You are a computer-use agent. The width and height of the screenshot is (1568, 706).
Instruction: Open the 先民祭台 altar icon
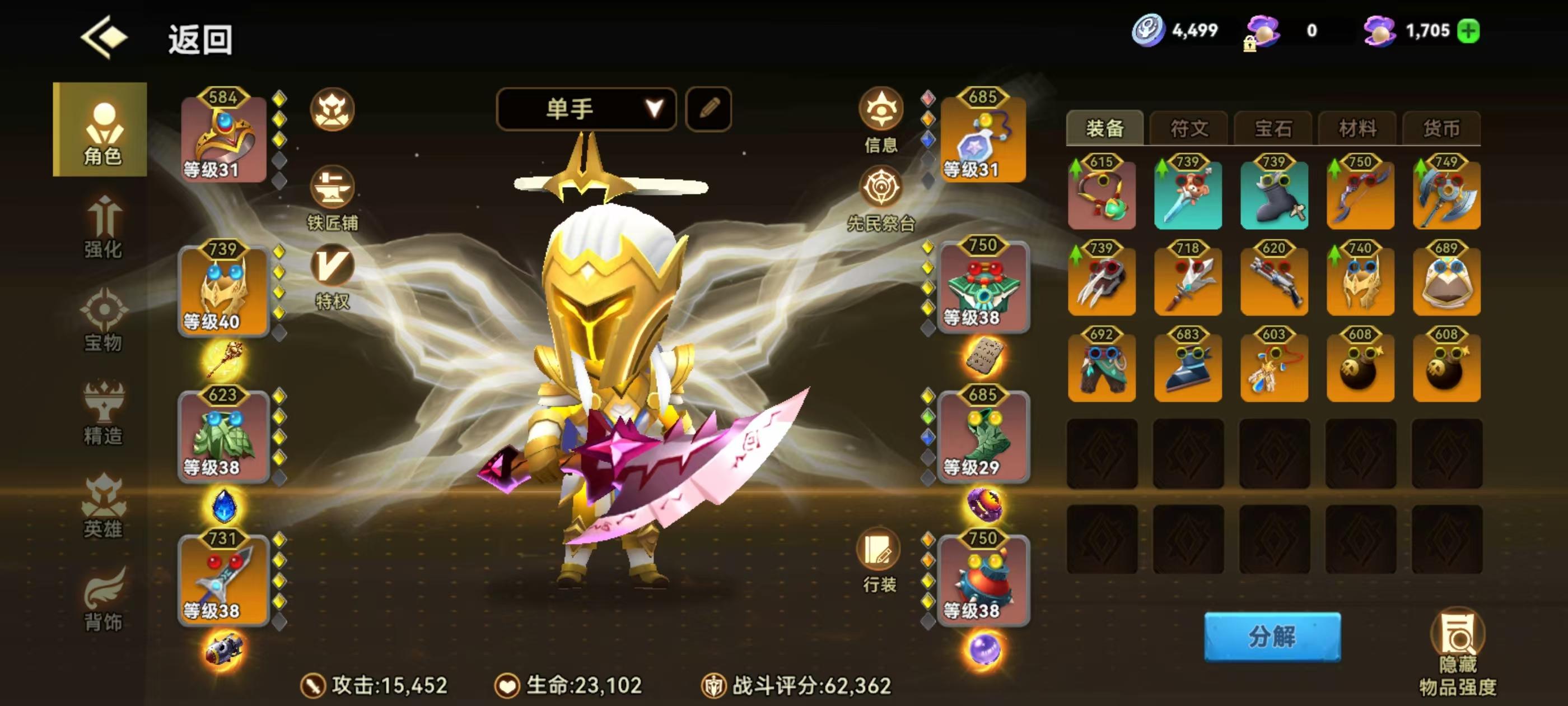880,186
